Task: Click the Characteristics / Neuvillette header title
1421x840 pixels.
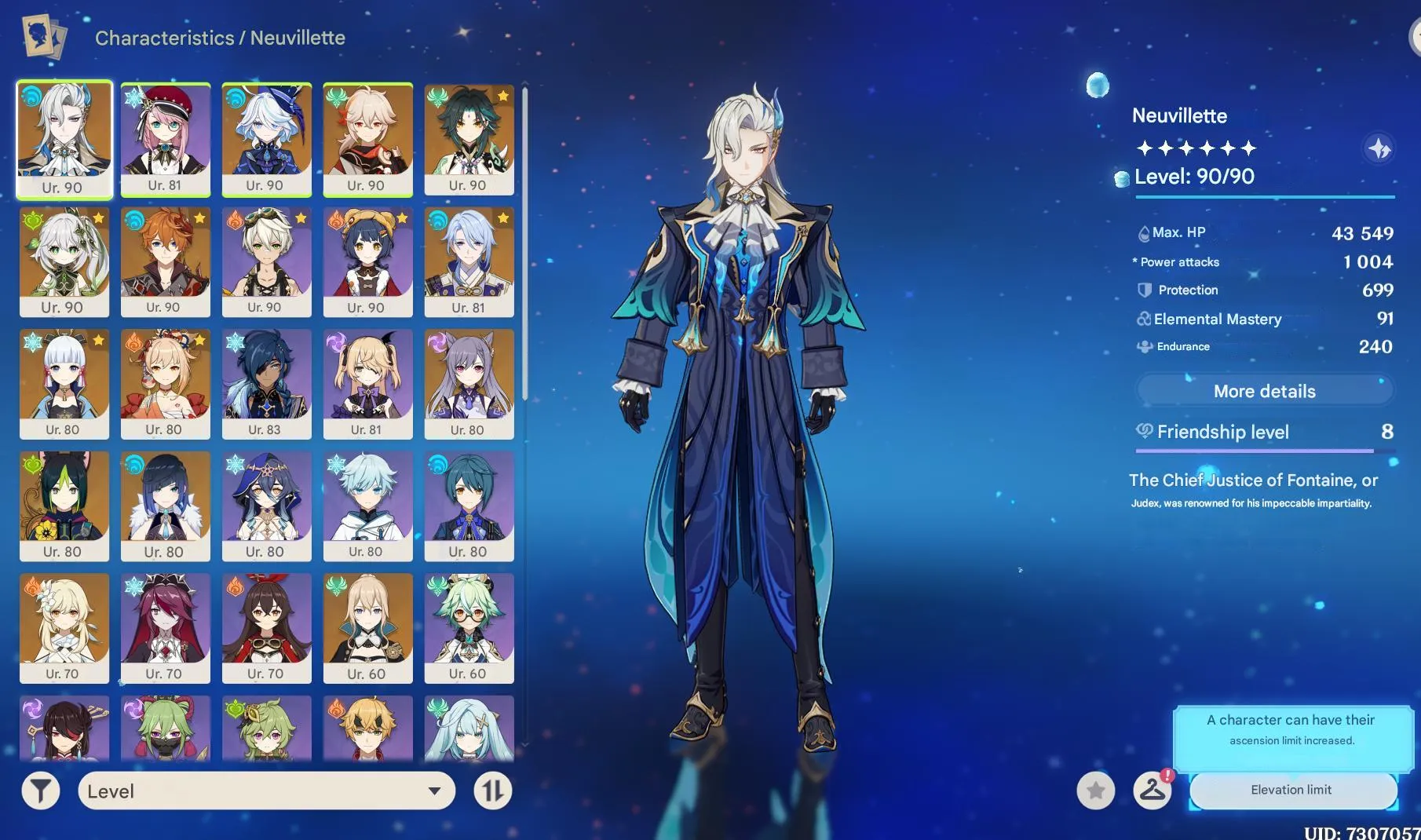Action: [220, 37]
